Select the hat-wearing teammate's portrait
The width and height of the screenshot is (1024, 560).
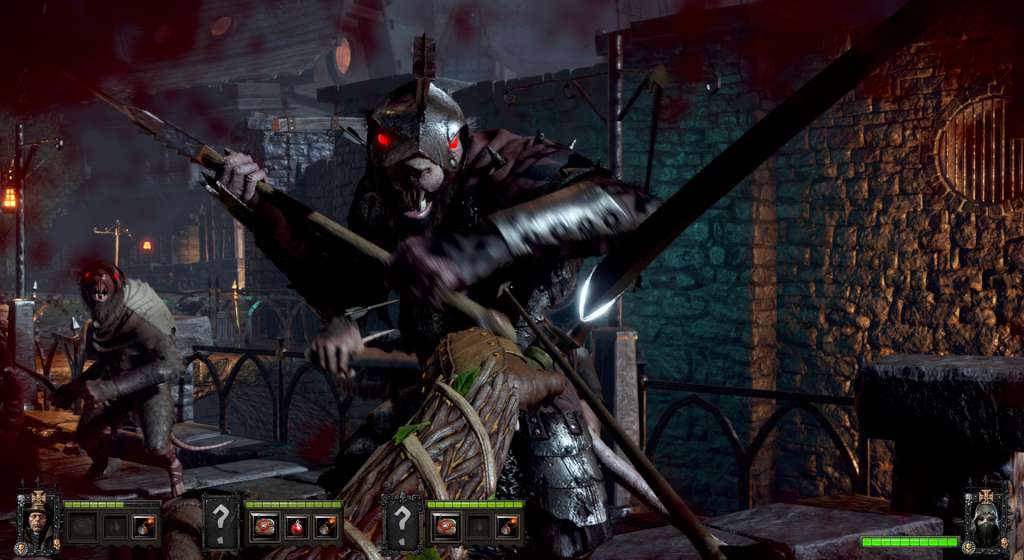(38, 520)
